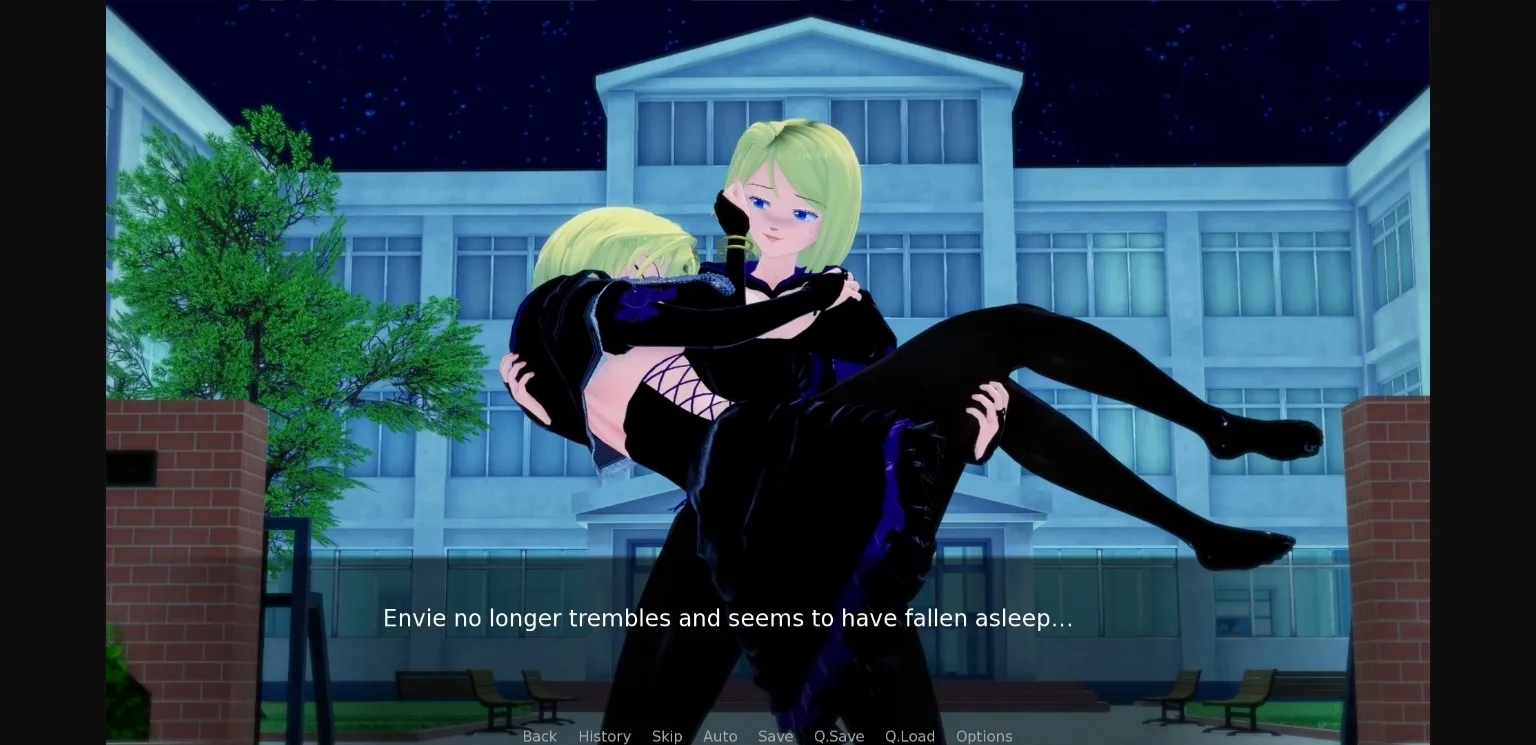Select Options to adjust game settings
The width and height of the screenshot is (1536, 745).
point(984,736)
